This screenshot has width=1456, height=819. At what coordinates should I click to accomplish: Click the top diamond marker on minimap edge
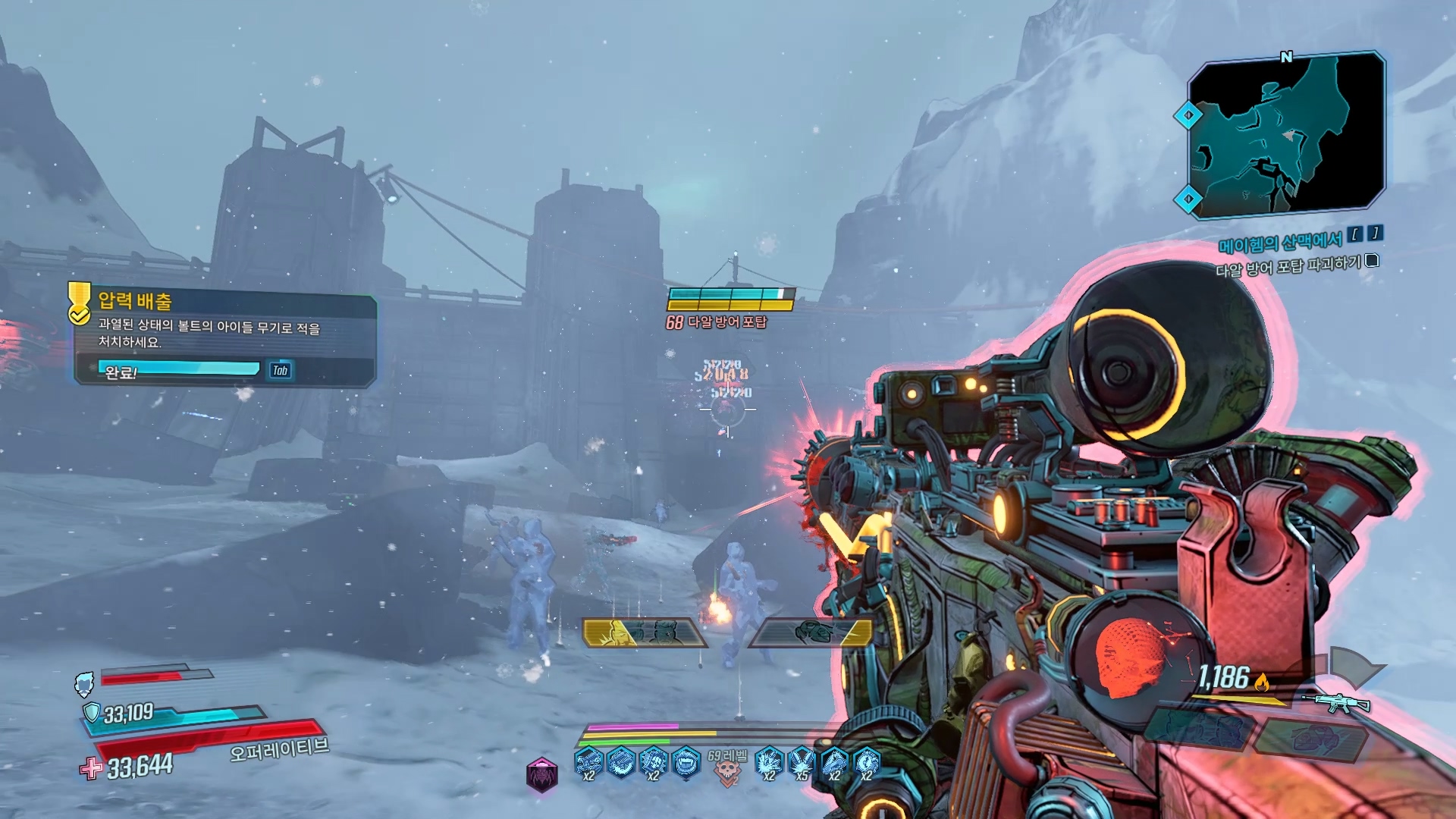point(1188,115)
